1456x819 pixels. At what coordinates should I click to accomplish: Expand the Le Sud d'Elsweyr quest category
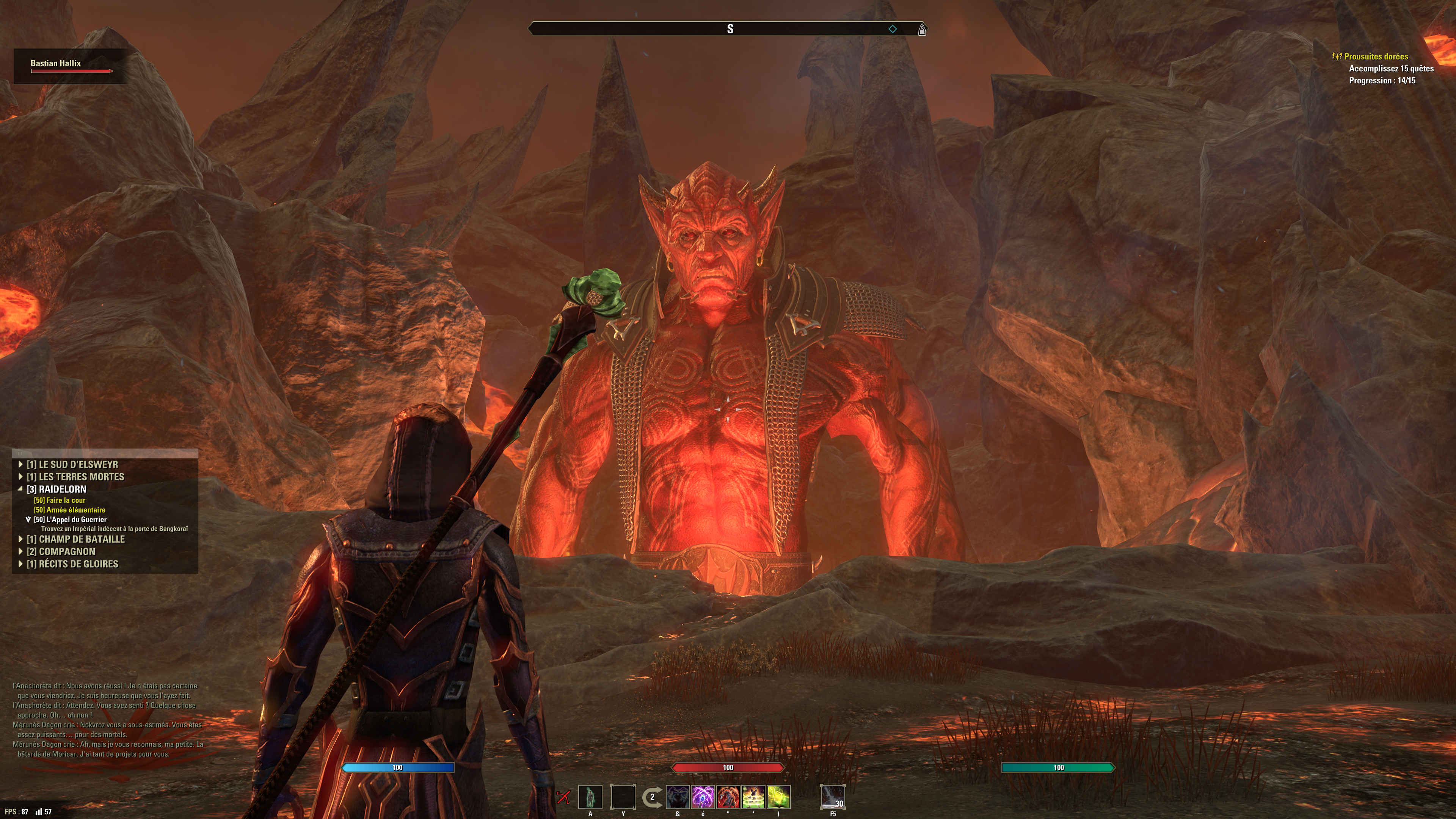coord(72,464)
